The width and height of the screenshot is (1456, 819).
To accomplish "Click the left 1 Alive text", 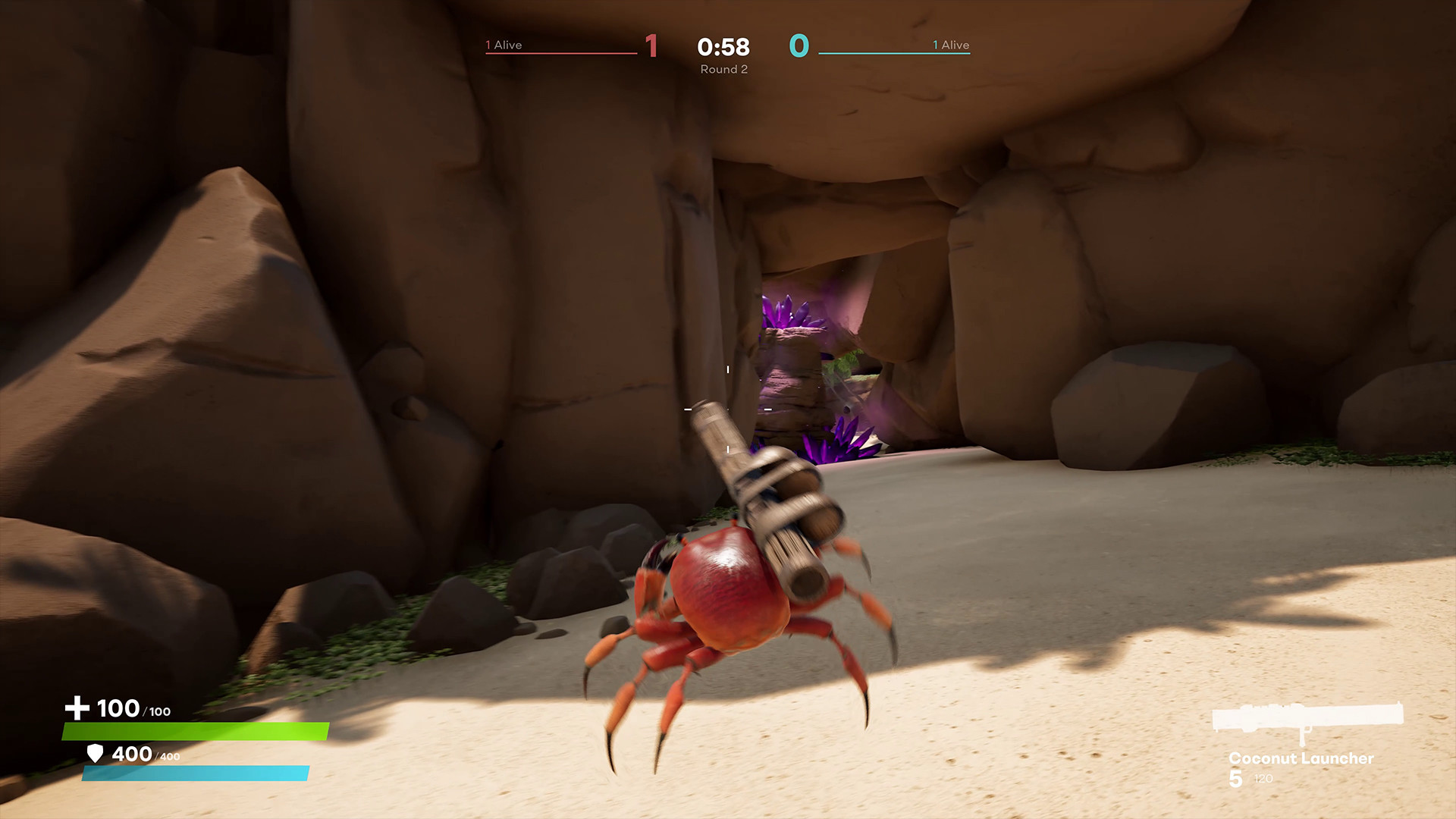I will tap(504, 45).
